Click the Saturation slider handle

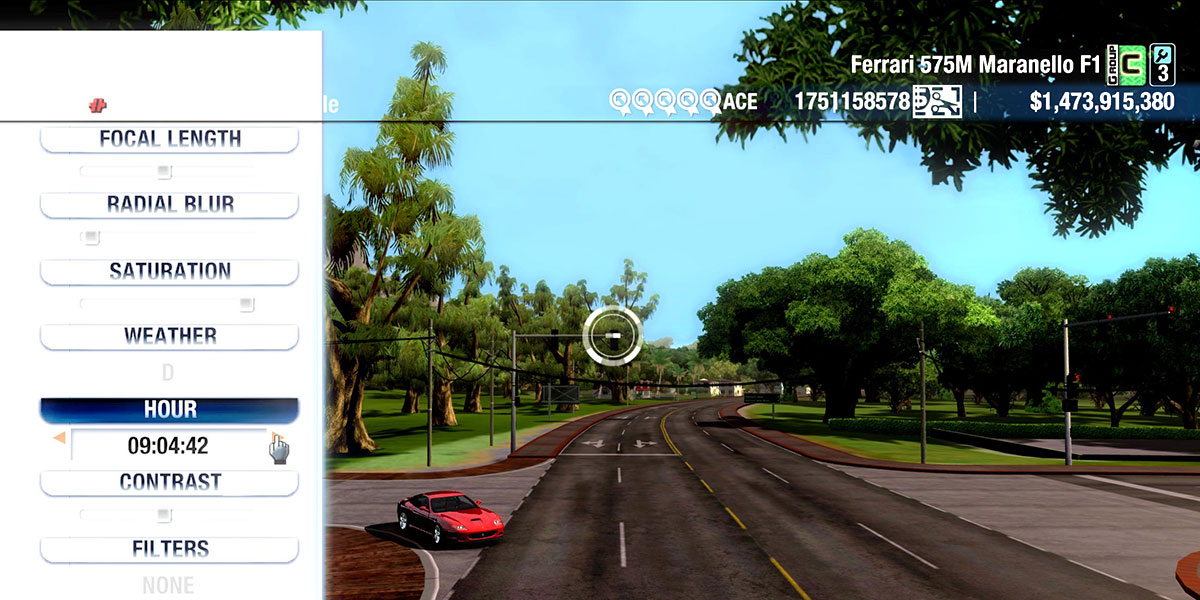coord(246,304)
